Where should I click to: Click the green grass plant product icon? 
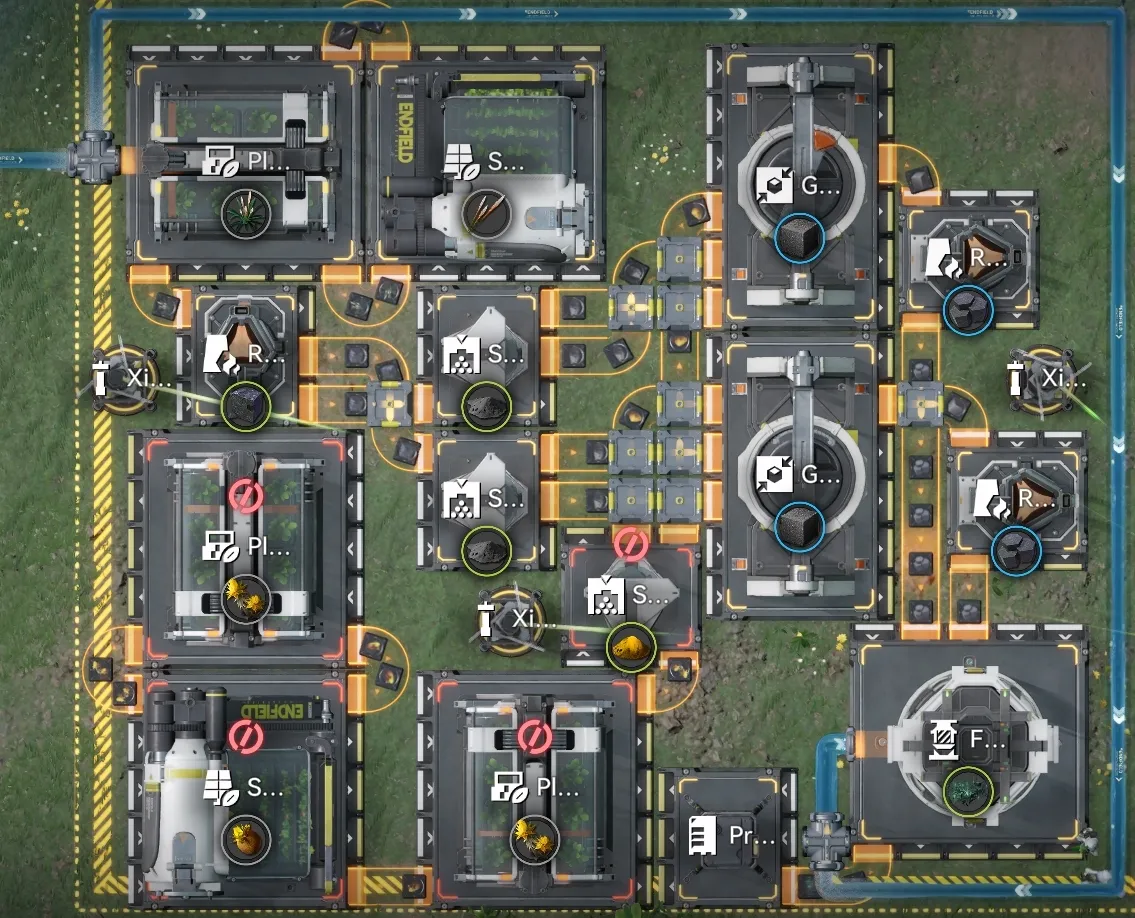tap(245, 214)
